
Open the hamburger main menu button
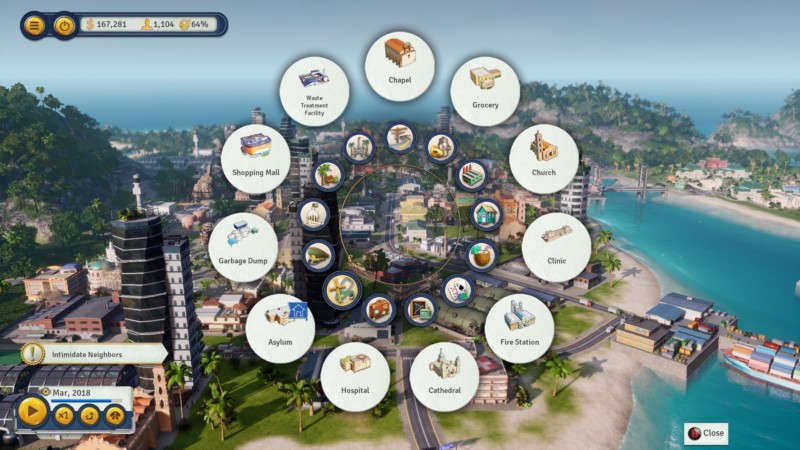(x=35, y=25)
